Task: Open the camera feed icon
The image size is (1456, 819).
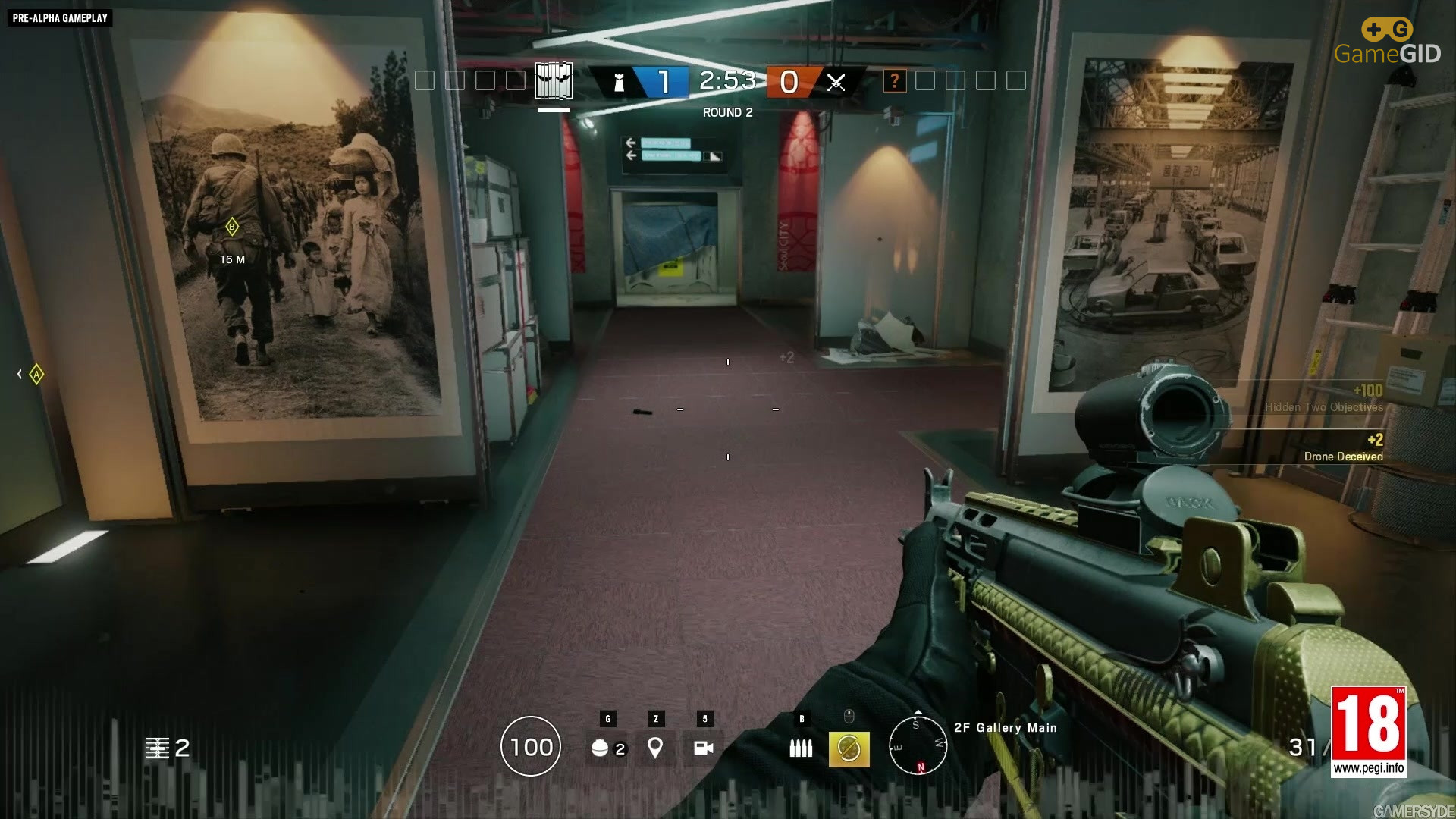Action: (x=704, y=748)
